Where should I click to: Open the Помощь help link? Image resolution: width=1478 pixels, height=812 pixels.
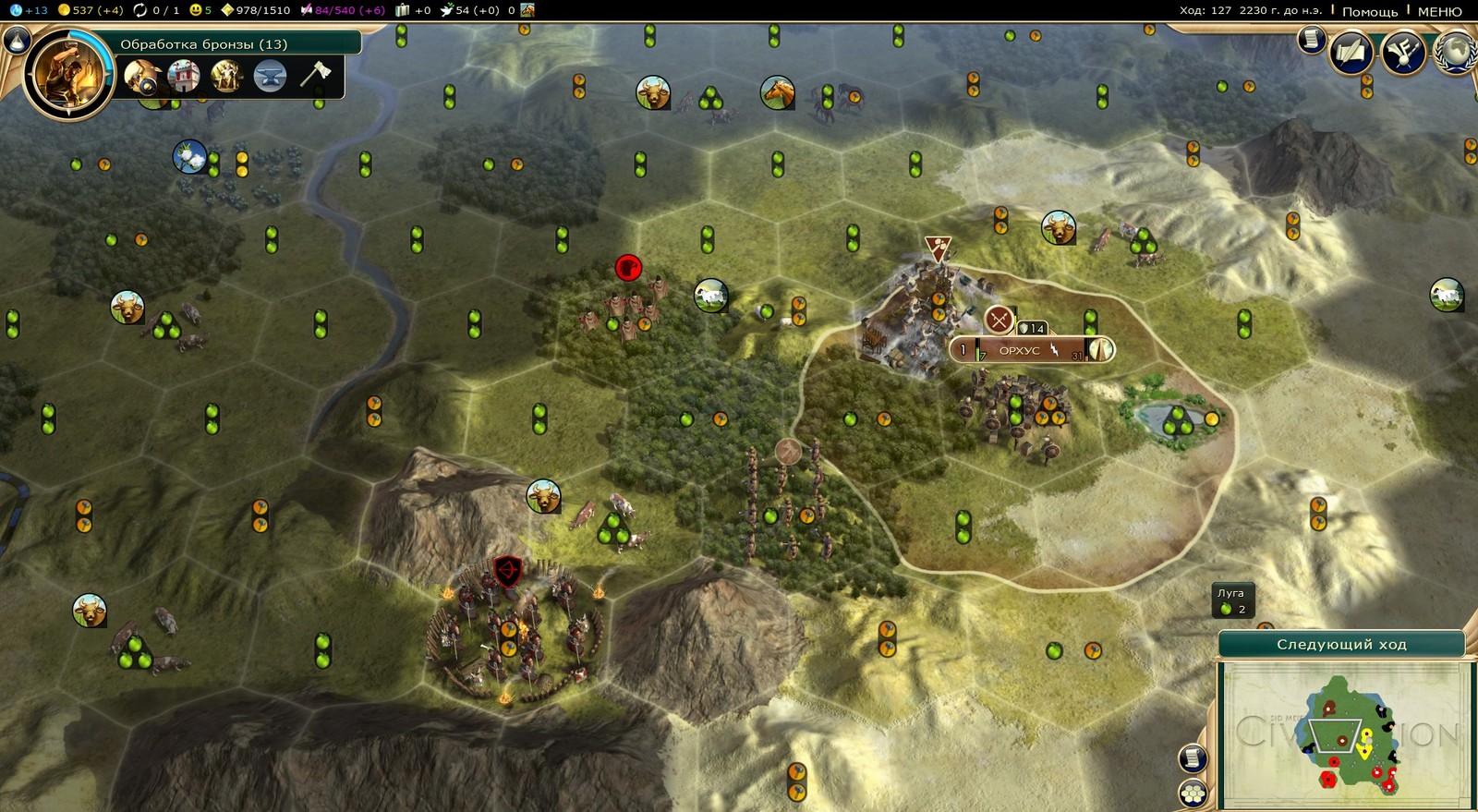tap(1369, 11)
